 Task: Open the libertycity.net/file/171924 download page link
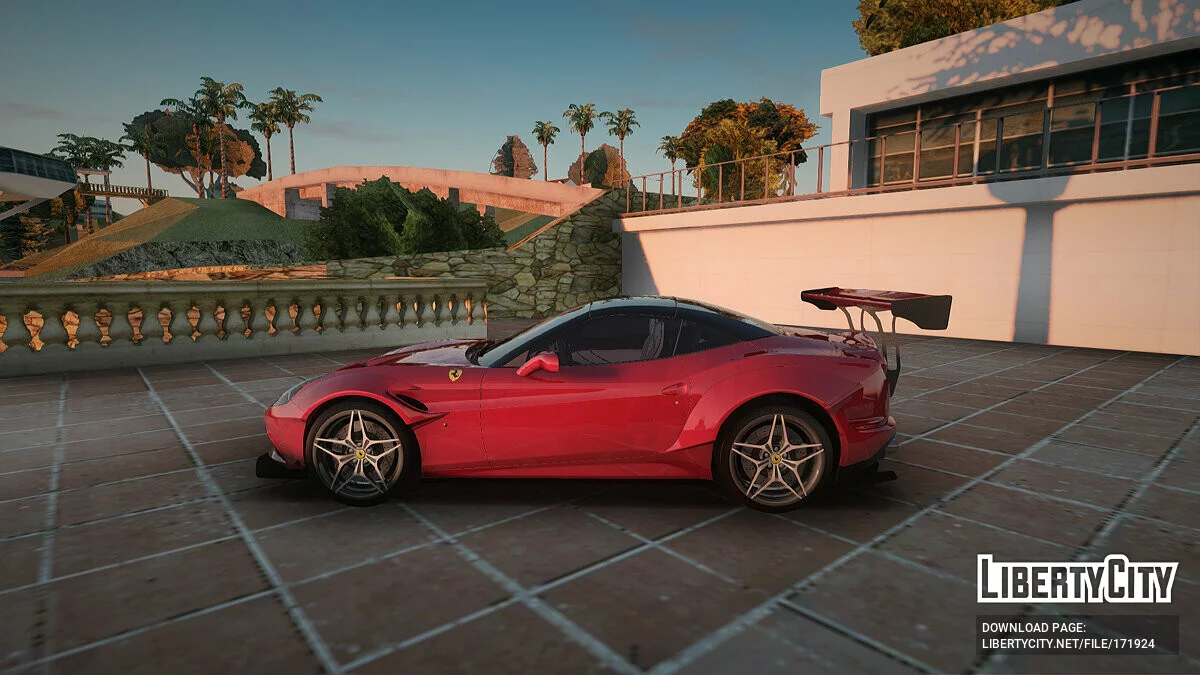1067,644
